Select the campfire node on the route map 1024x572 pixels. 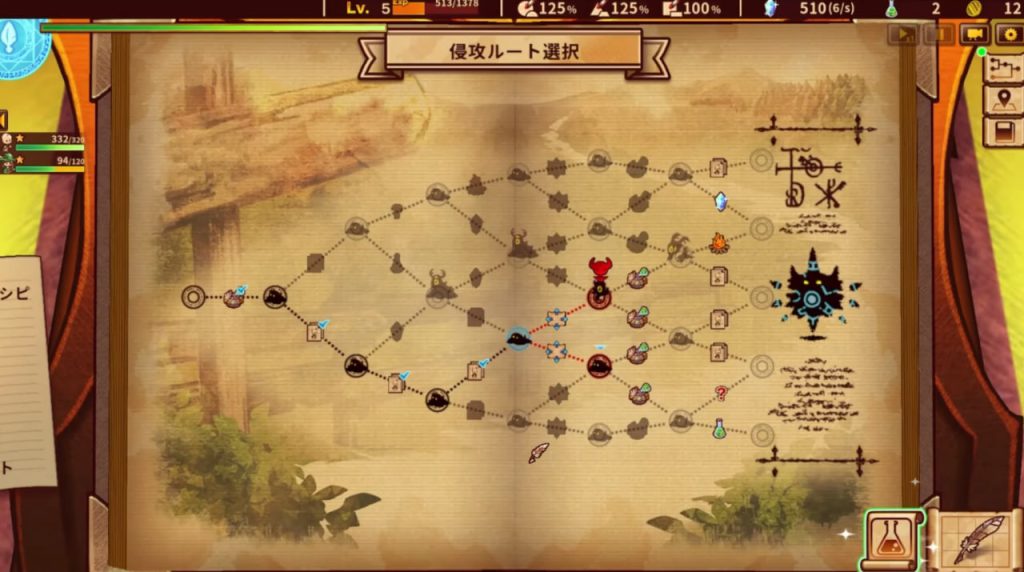coord(719,242)
